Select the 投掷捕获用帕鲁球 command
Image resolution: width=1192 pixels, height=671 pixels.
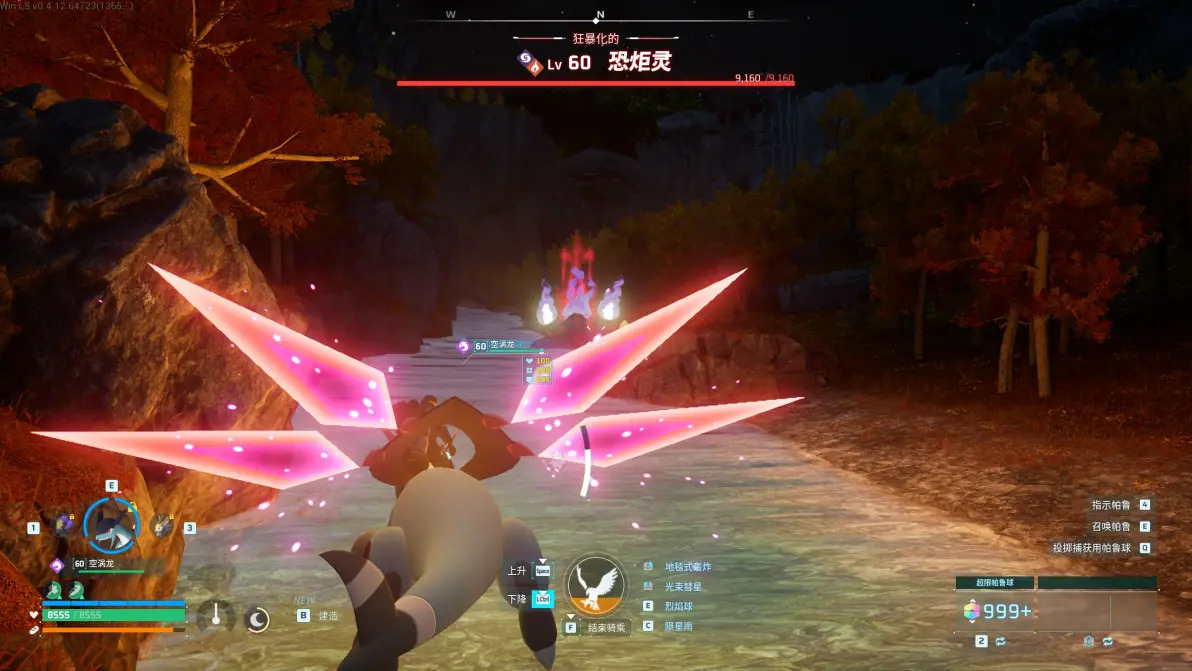(x=1091, y=547)
